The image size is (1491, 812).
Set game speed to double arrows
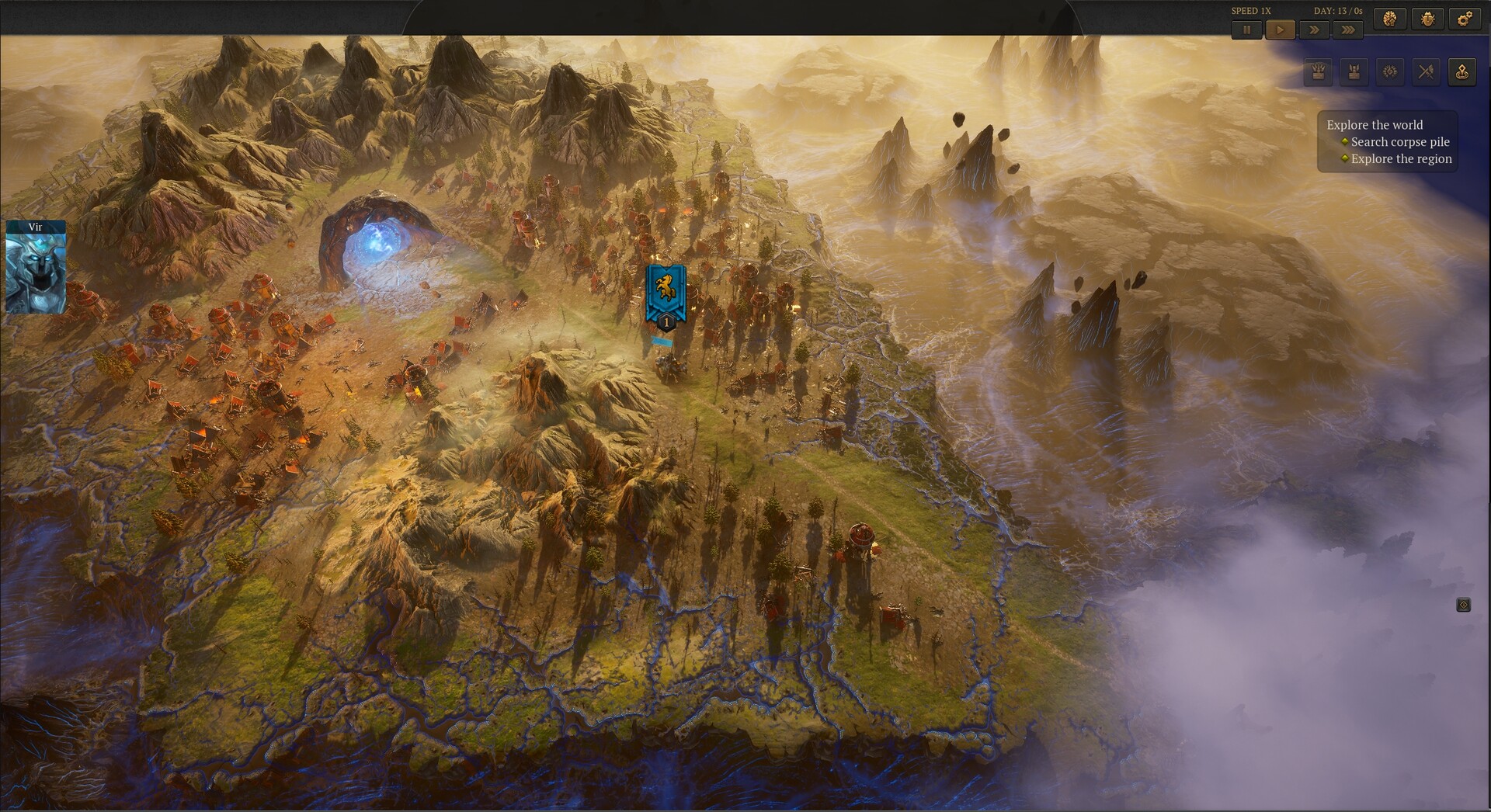[x=1313, y=29]
